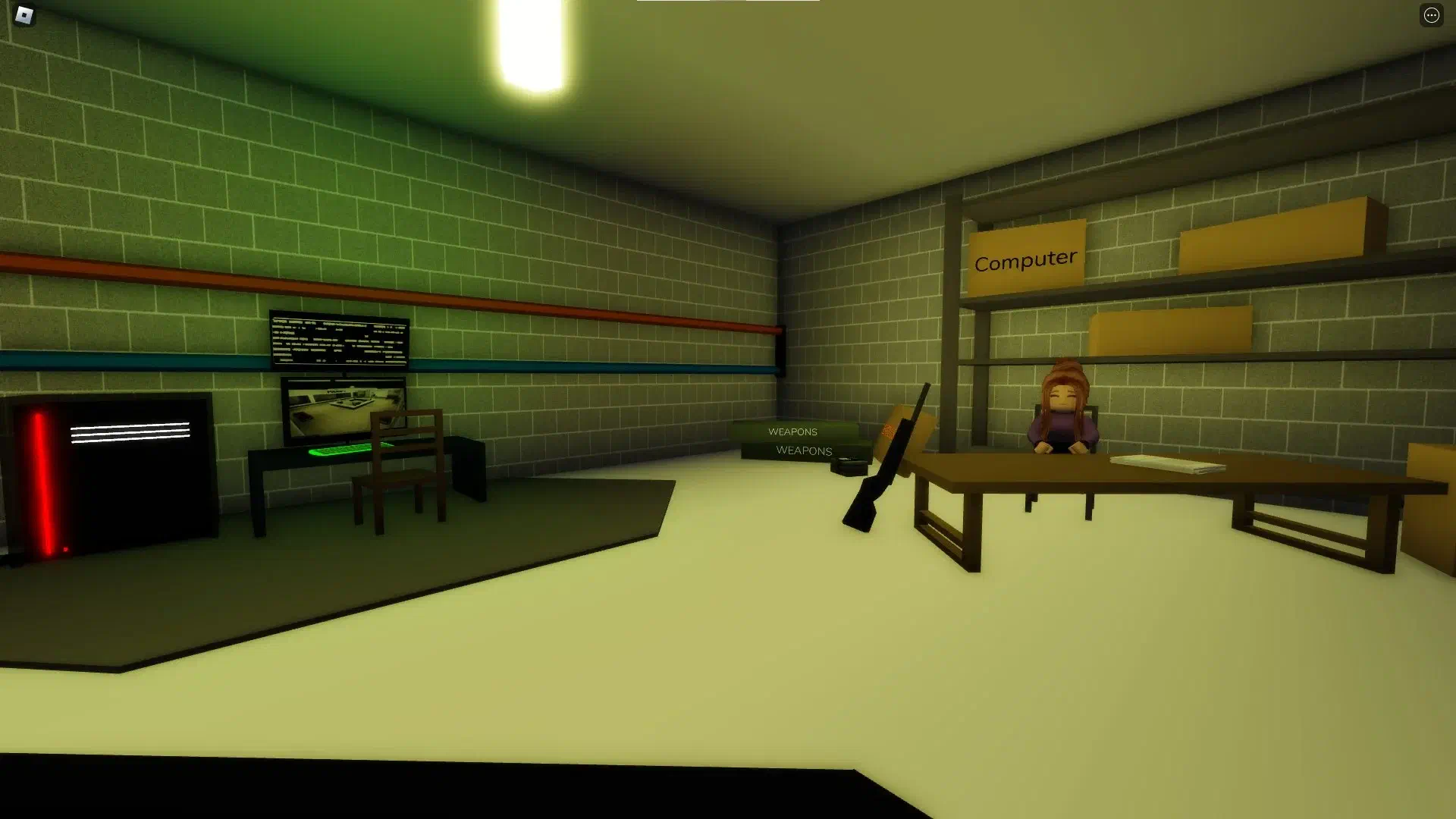Click the glowing green keyboard

coord(340,450)
